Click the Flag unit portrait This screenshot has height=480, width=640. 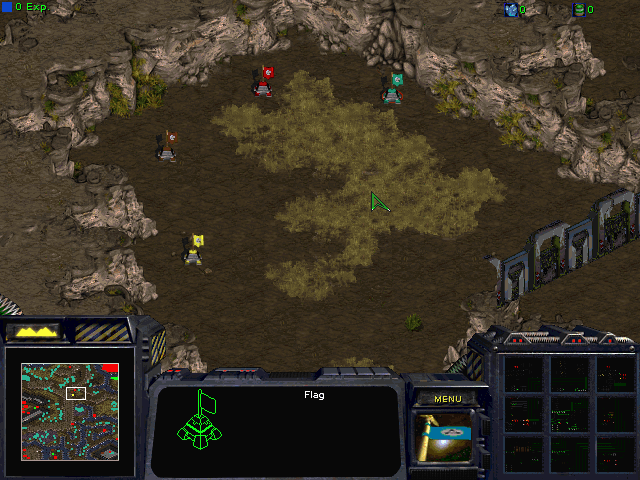[x=448, y=437]
